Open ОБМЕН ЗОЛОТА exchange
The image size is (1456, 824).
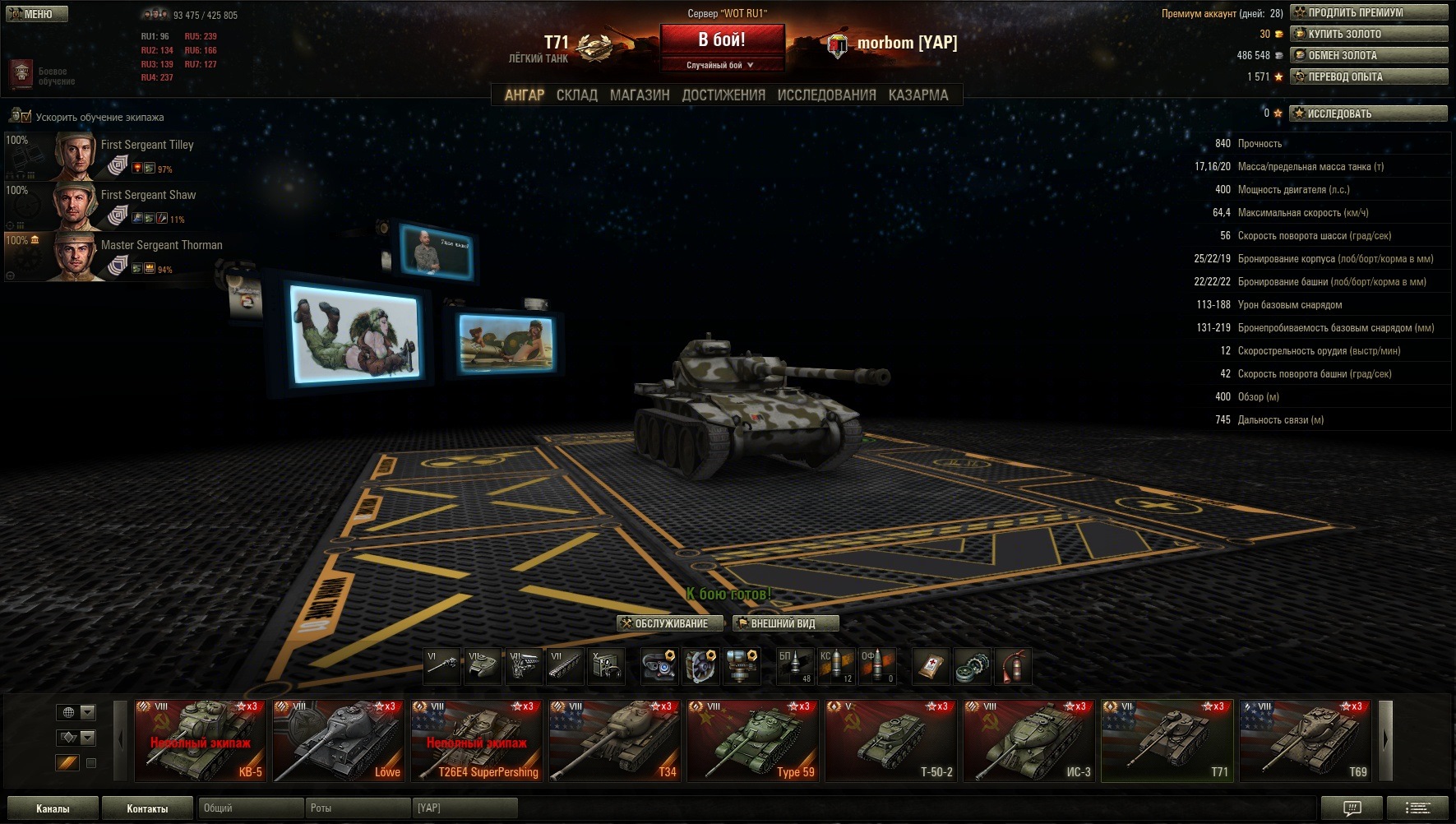[x=1368, y=56]
